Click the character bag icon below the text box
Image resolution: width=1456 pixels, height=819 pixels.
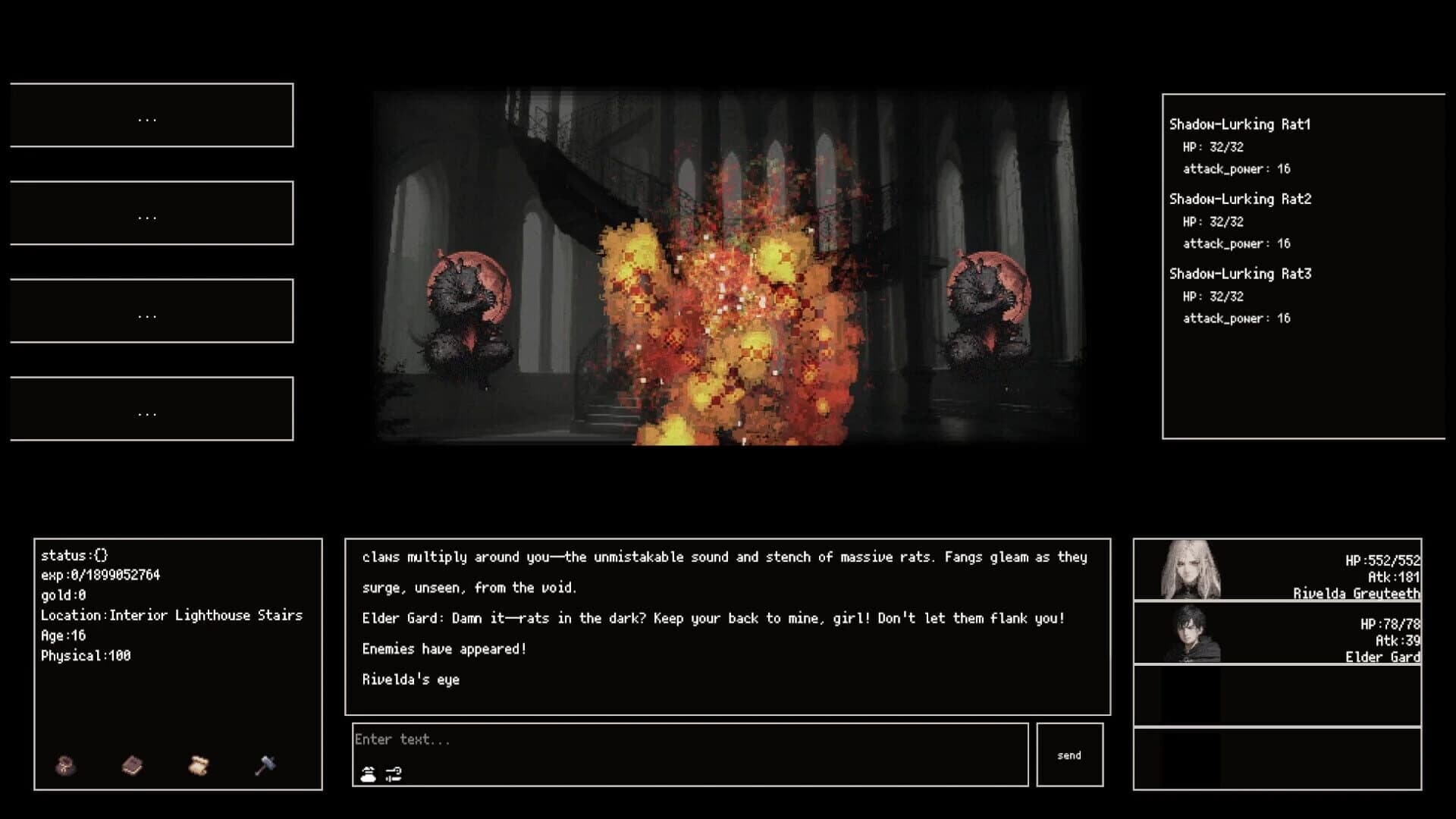pyautogui.click(x=367, y=775)
